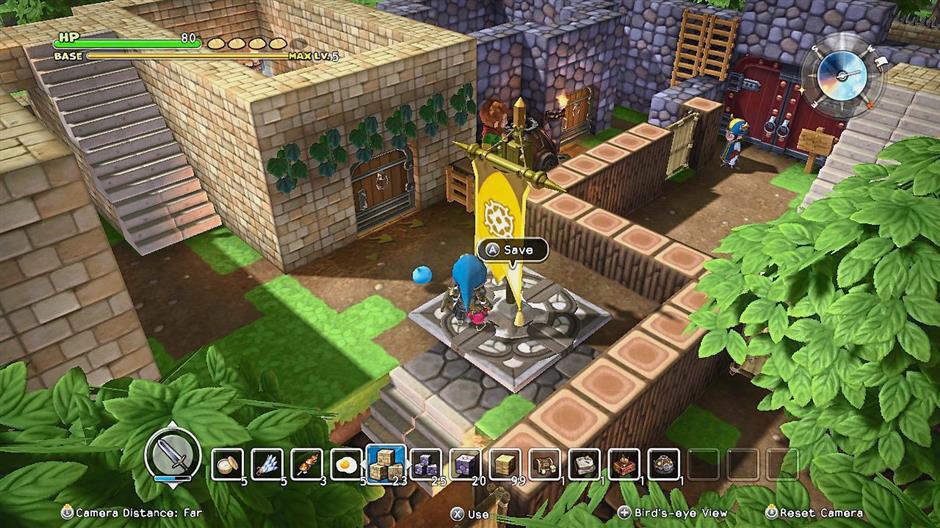Choose the purple block stack of 25
This screenshot has width=940, height=528.
(426, 464)
